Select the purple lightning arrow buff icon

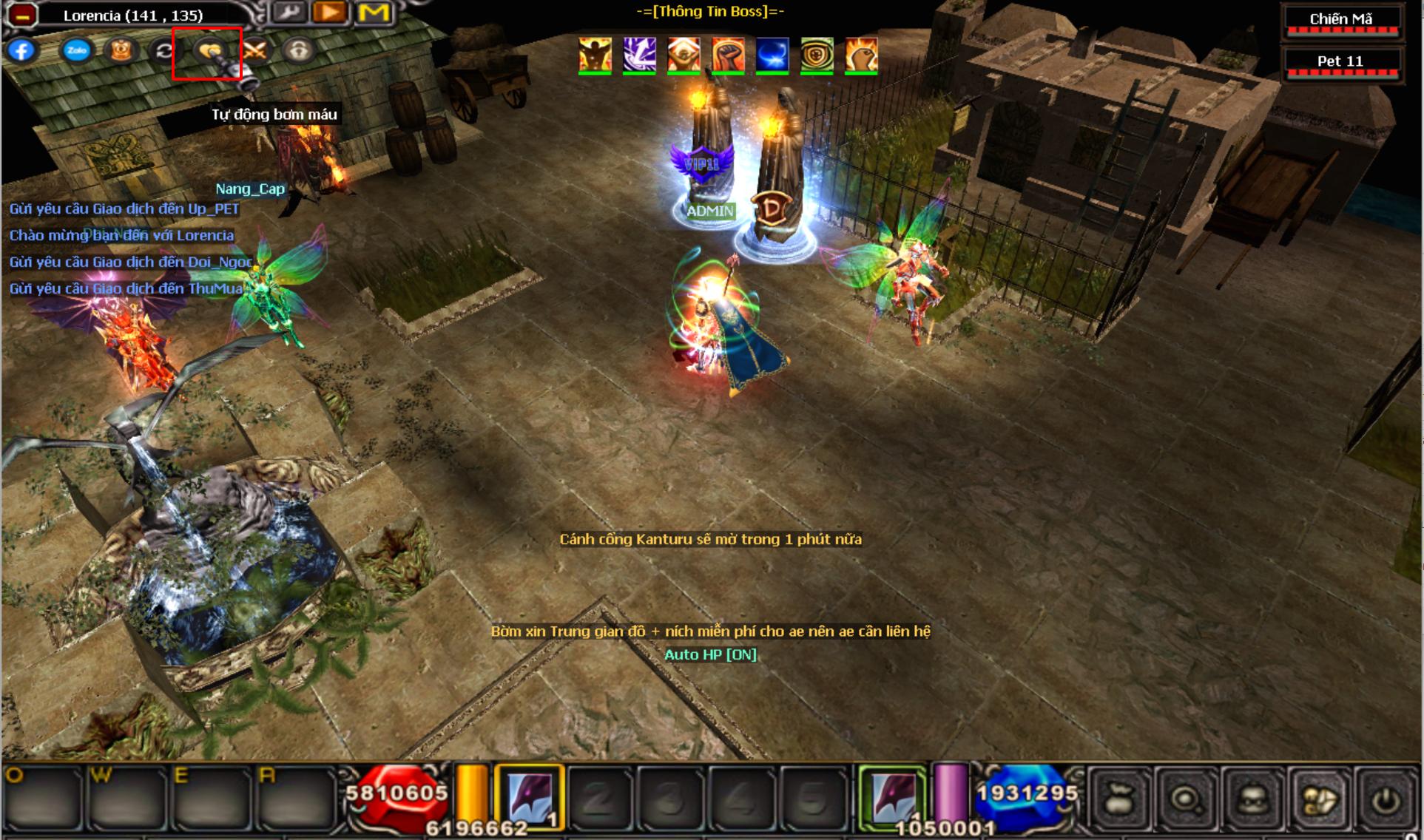click(639, 55)
